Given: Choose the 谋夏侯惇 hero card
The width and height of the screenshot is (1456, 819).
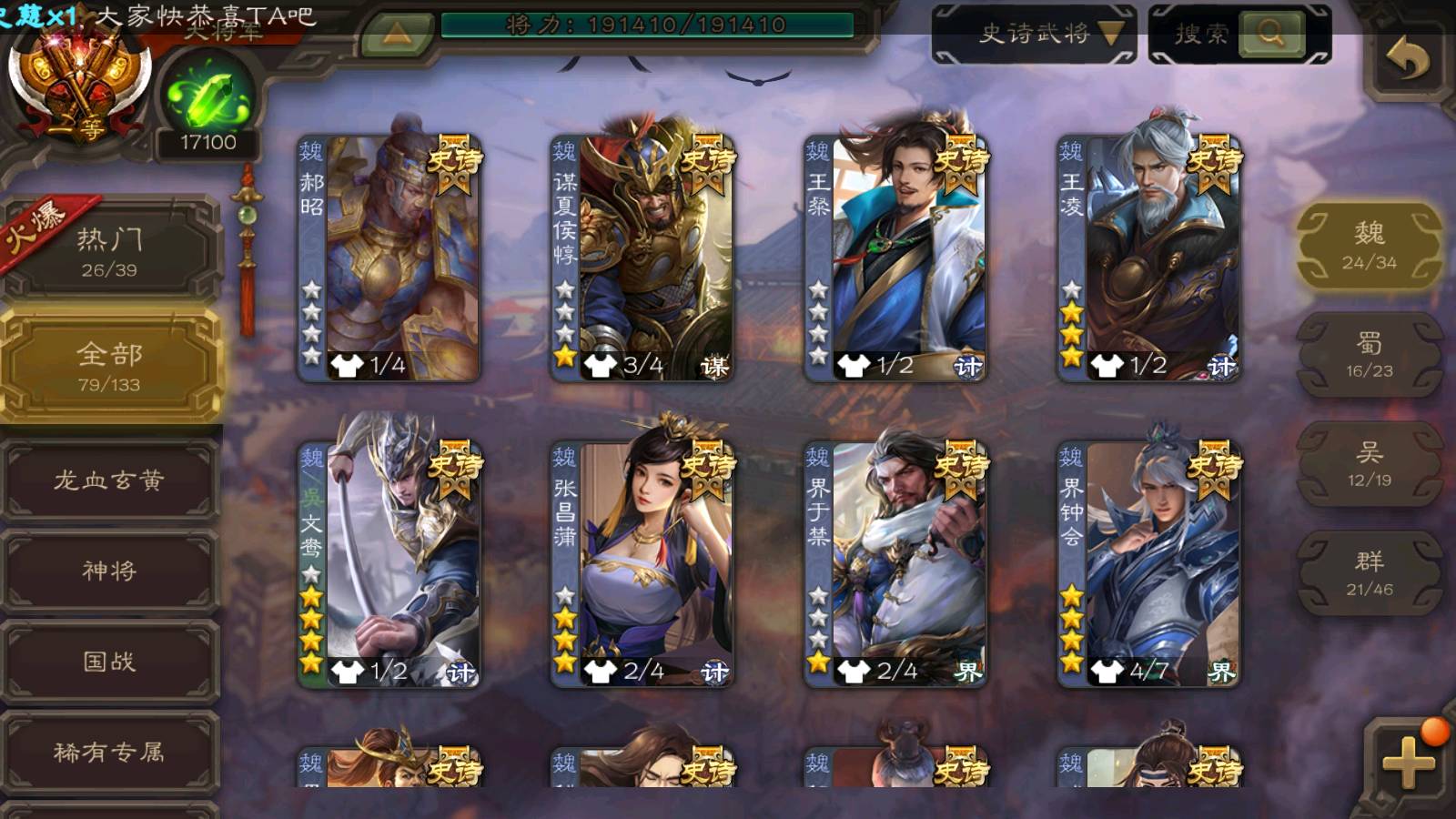Looking at the screenshot, I should (x=642, y=258).
